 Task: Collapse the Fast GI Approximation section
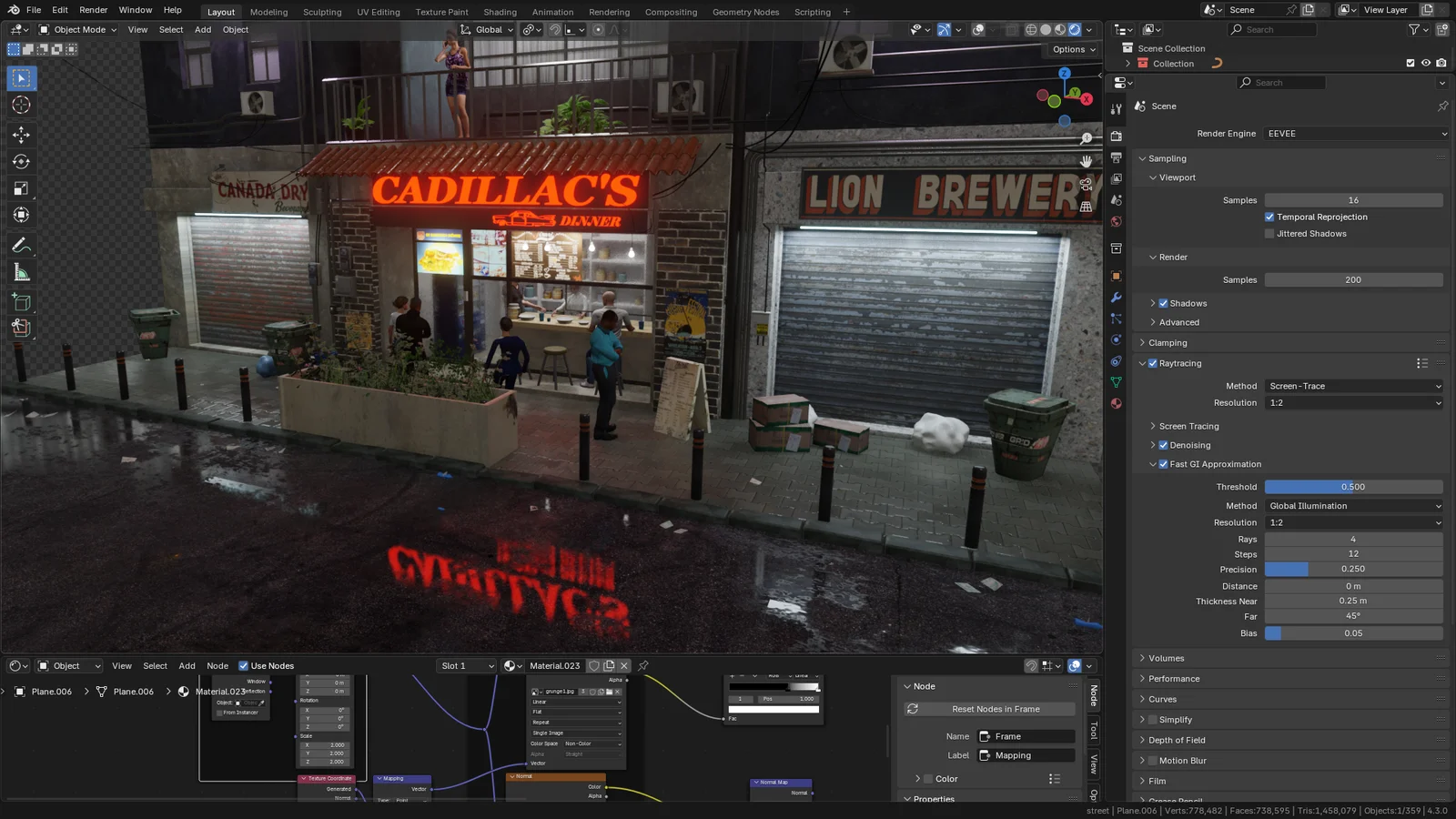point(1153,464)
